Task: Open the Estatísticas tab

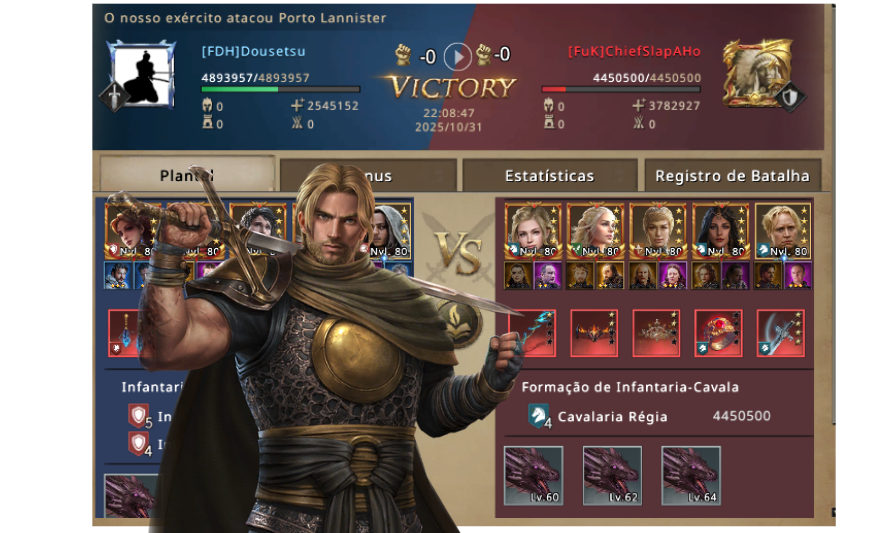Action: point(549,176)
